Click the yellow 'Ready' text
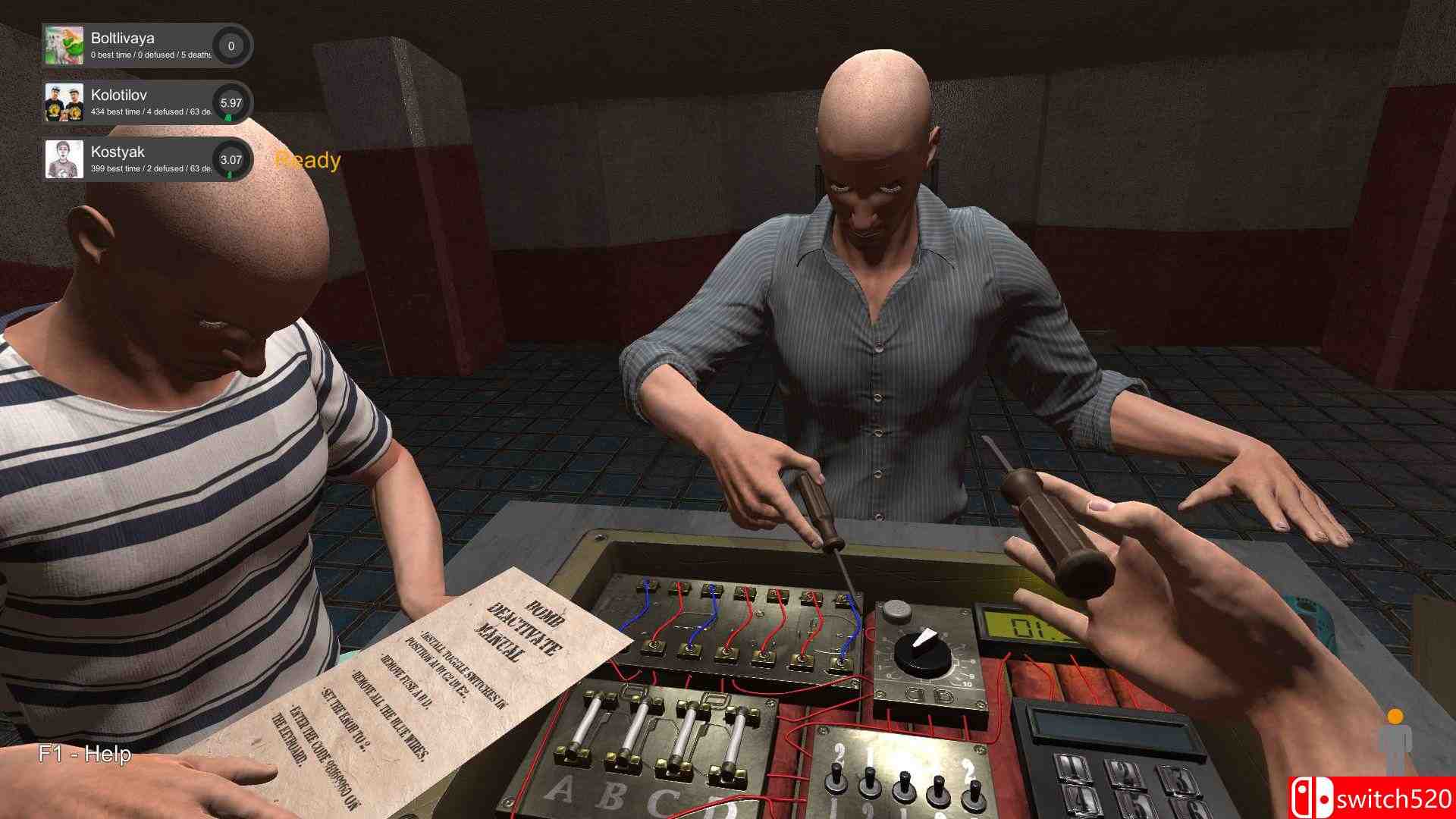1456x819 pixels. pyautogui.click(x=306, y=161)
